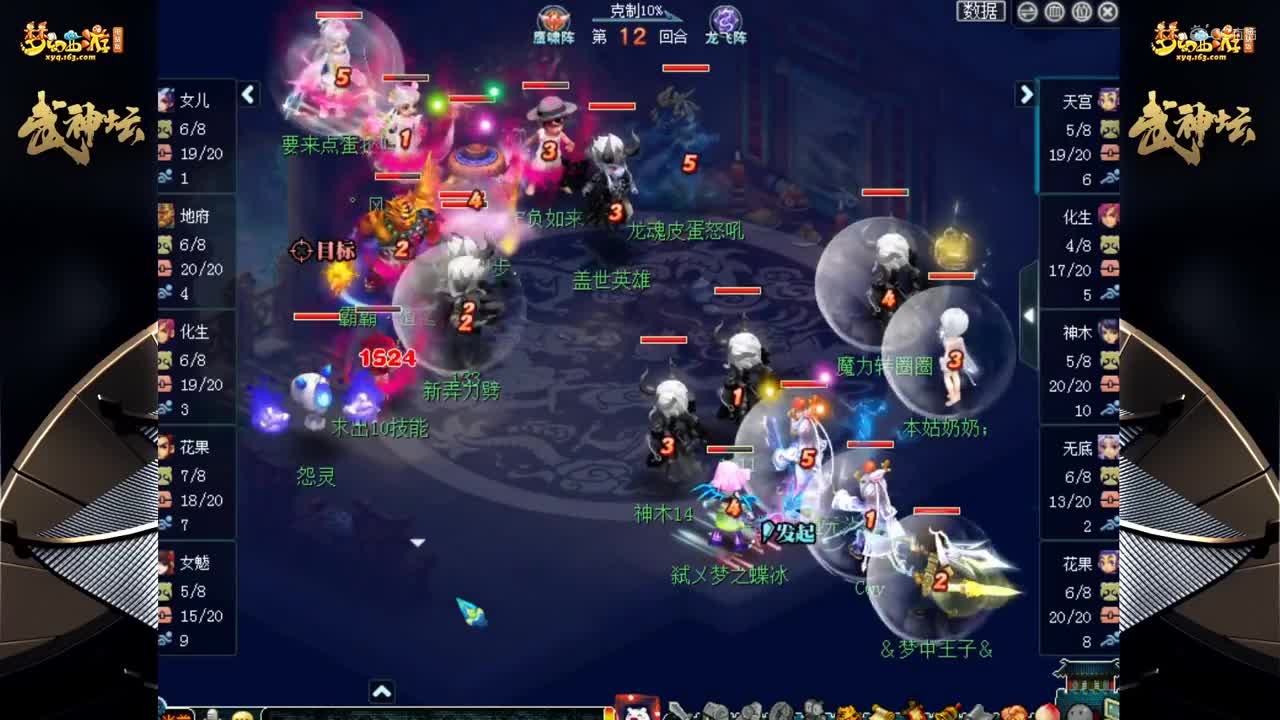Expand the bottom bar with the up arrow
This screenshot has width=1280, height=720.
pos(380,689)
